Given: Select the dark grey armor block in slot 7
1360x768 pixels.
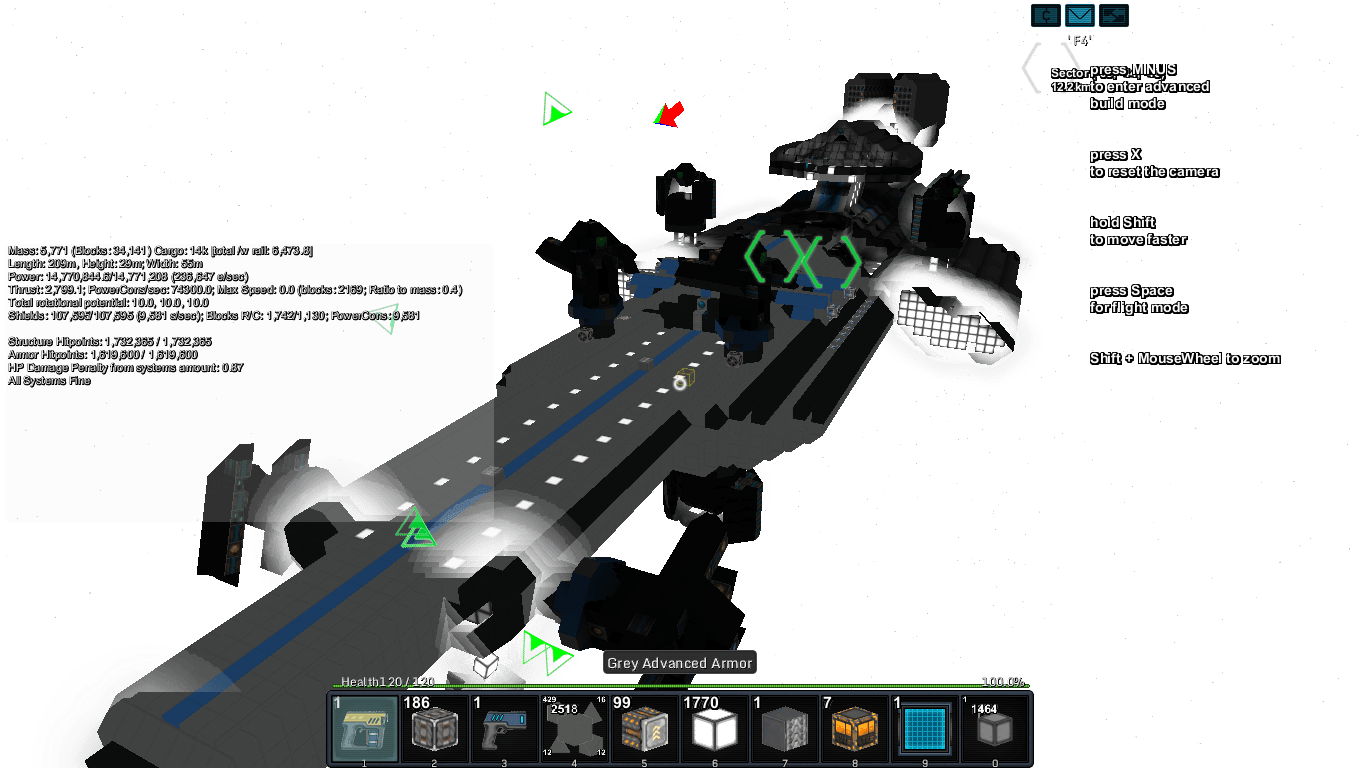Looking at the screenshot, I should click(785, 728).
